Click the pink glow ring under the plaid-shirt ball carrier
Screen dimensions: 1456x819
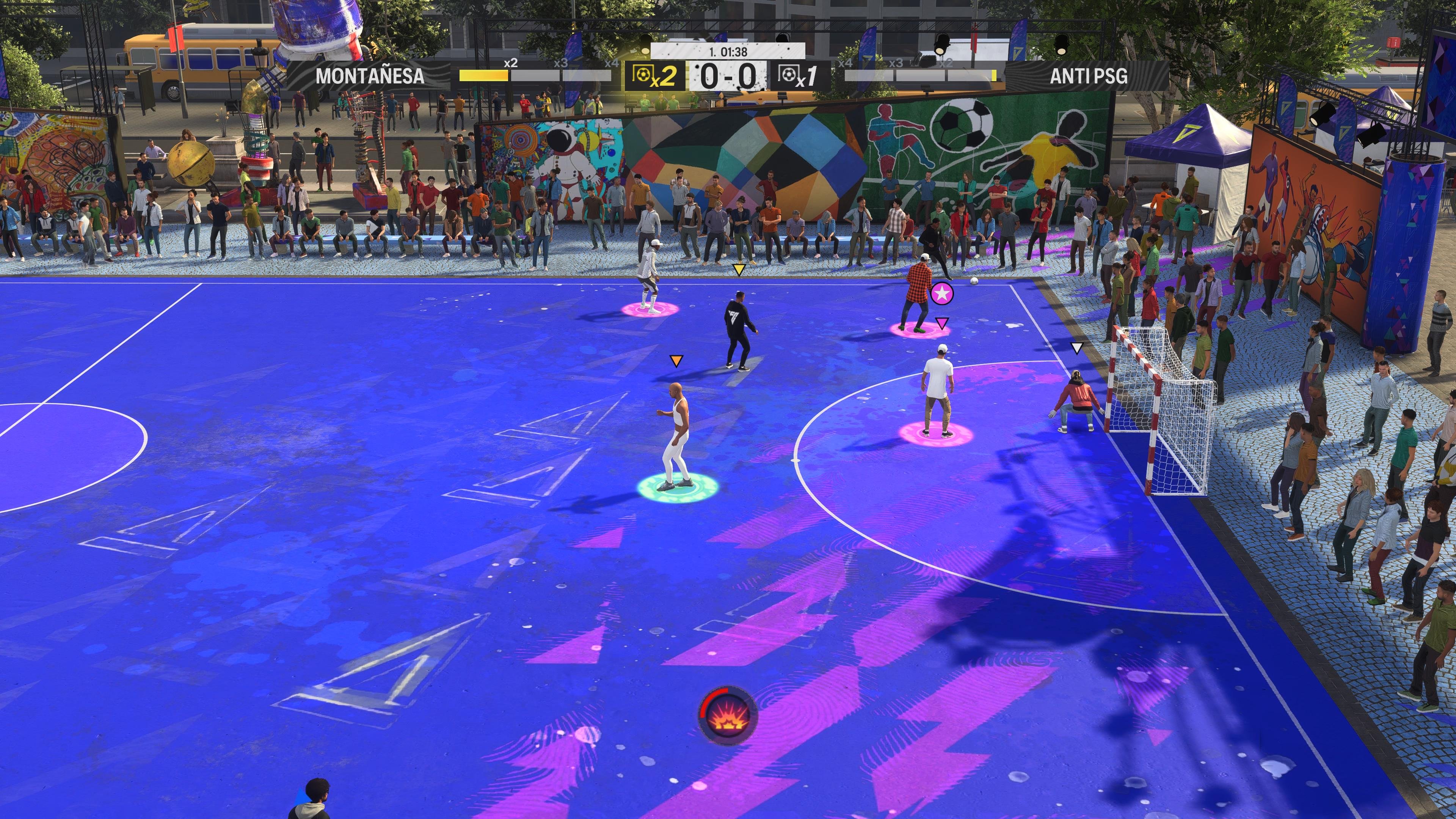tap(913, 330)
